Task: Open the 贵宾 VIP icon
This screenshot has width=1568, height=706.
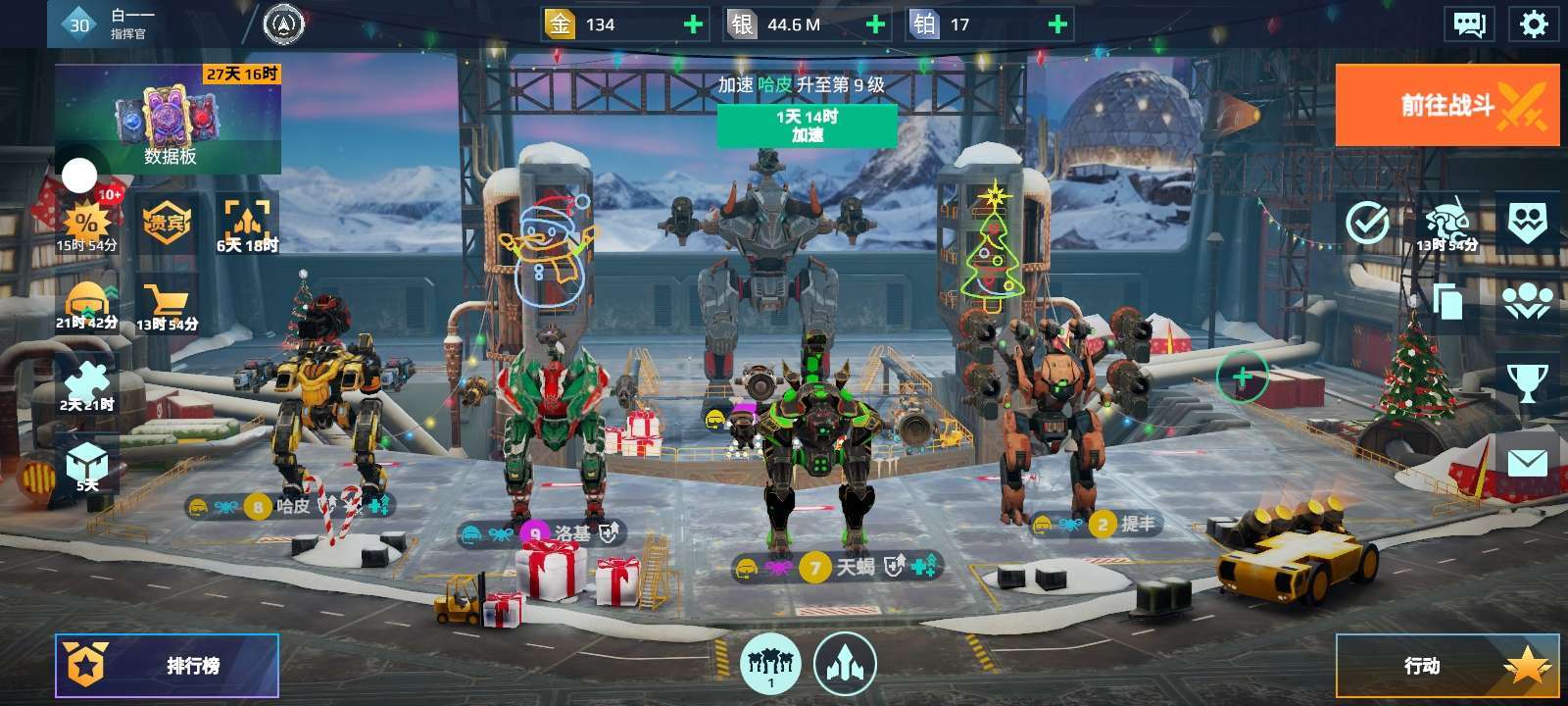Action: tap(166, 224)
